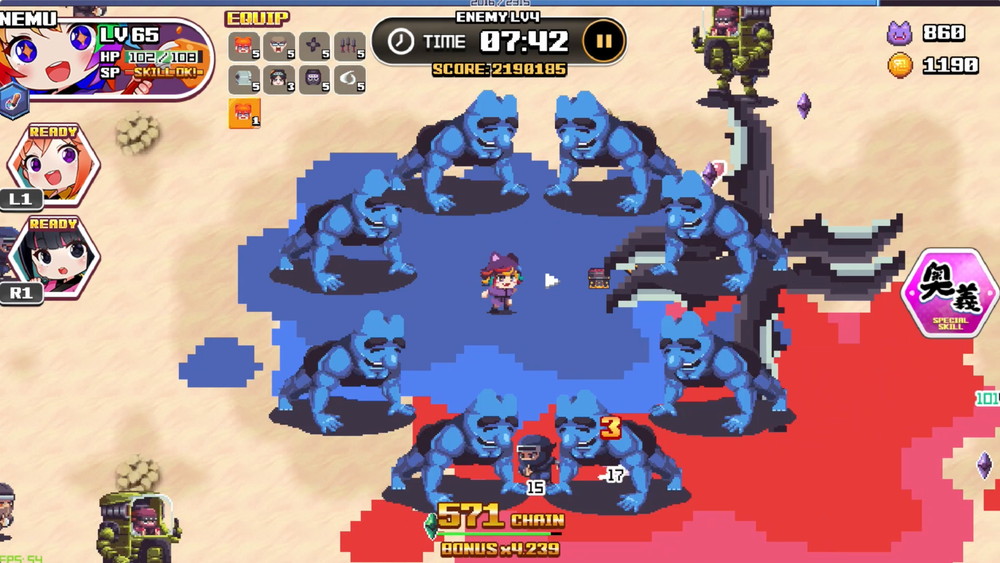Select the three kunai equip slot
This screenshot has height=563, width=1000.
[349, 47]
